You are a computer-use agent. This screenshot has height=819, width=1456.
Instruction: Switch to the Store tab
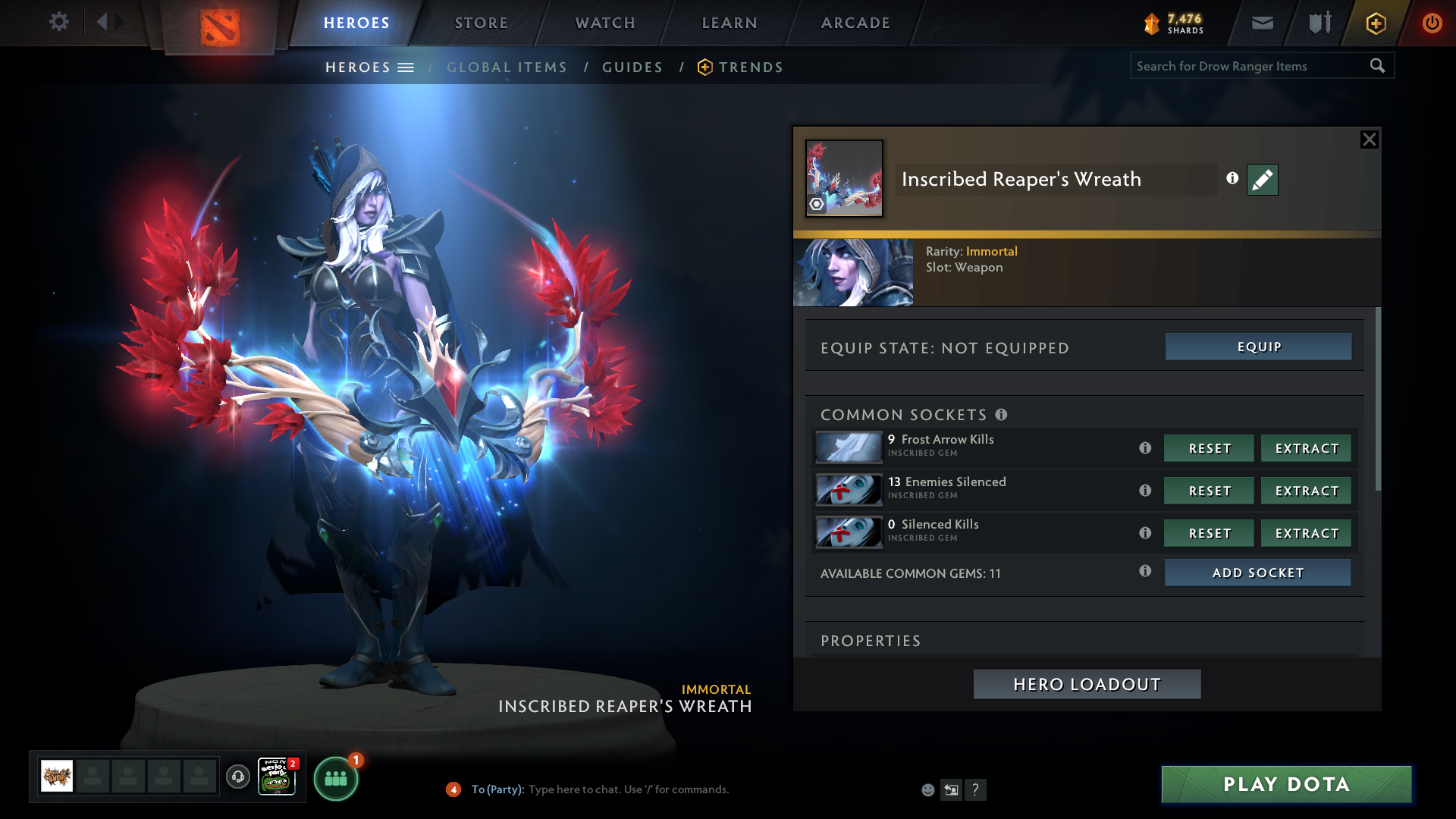(482, 23)
